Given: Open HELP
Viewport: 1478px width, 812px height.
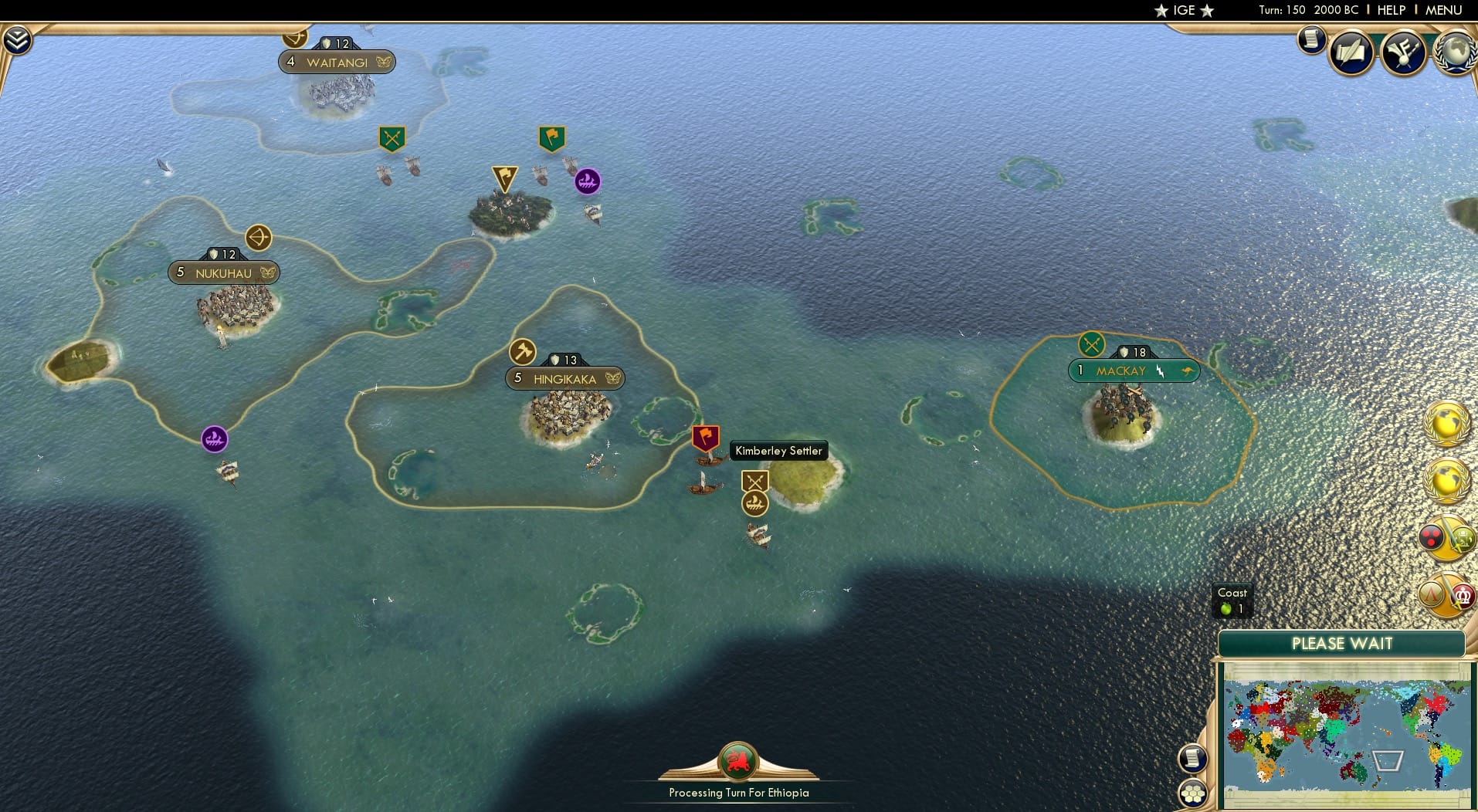Looking at the screenshot, I should (x=1390, y=10).
